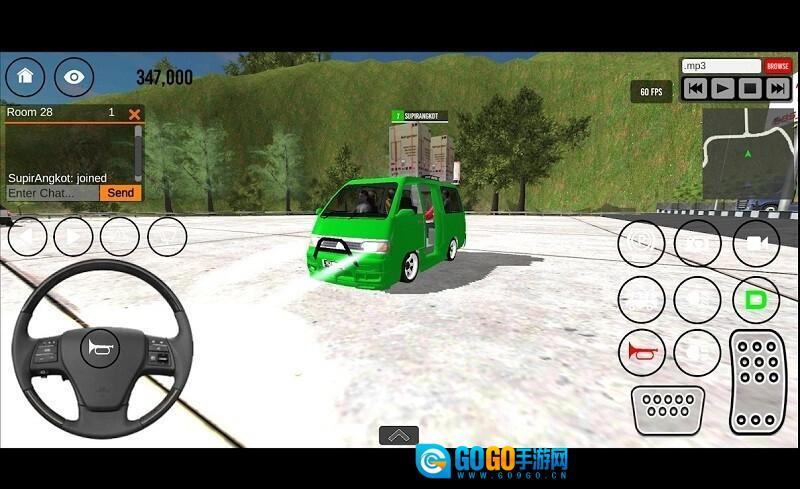Switch the video camera view

[756, 243]
